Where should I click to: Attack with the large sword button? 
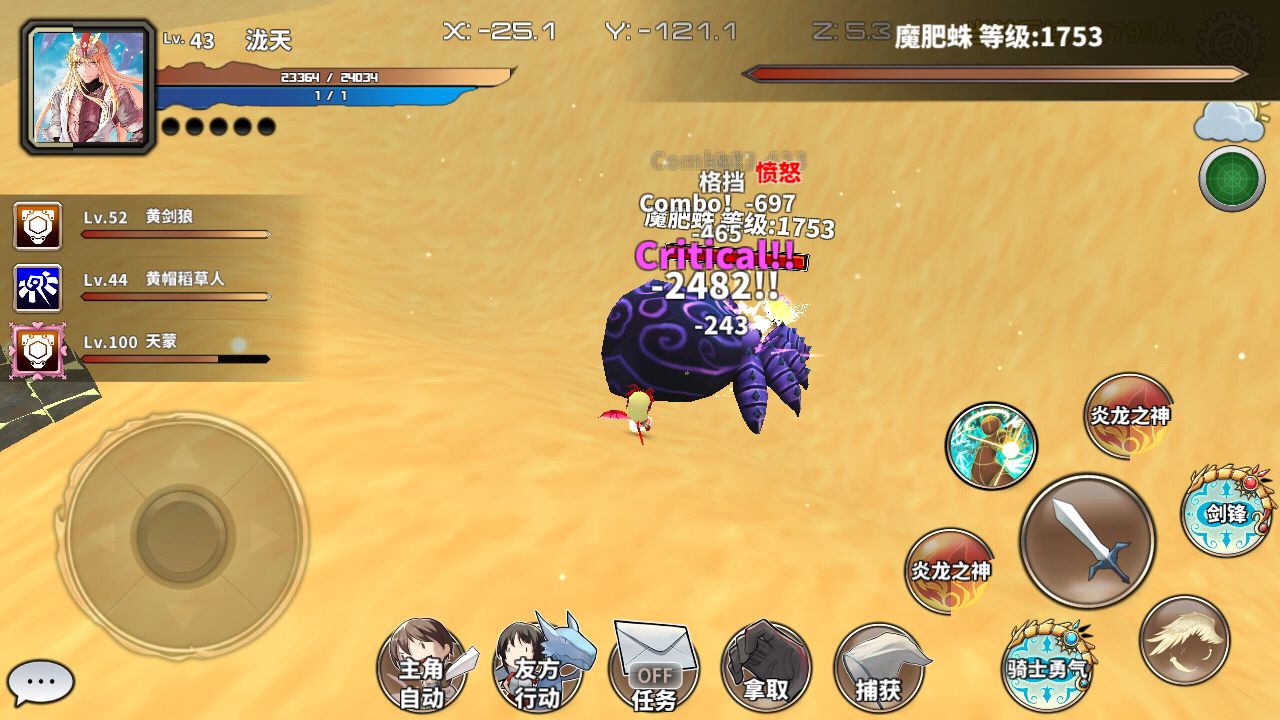click(x=1088, y=541)
